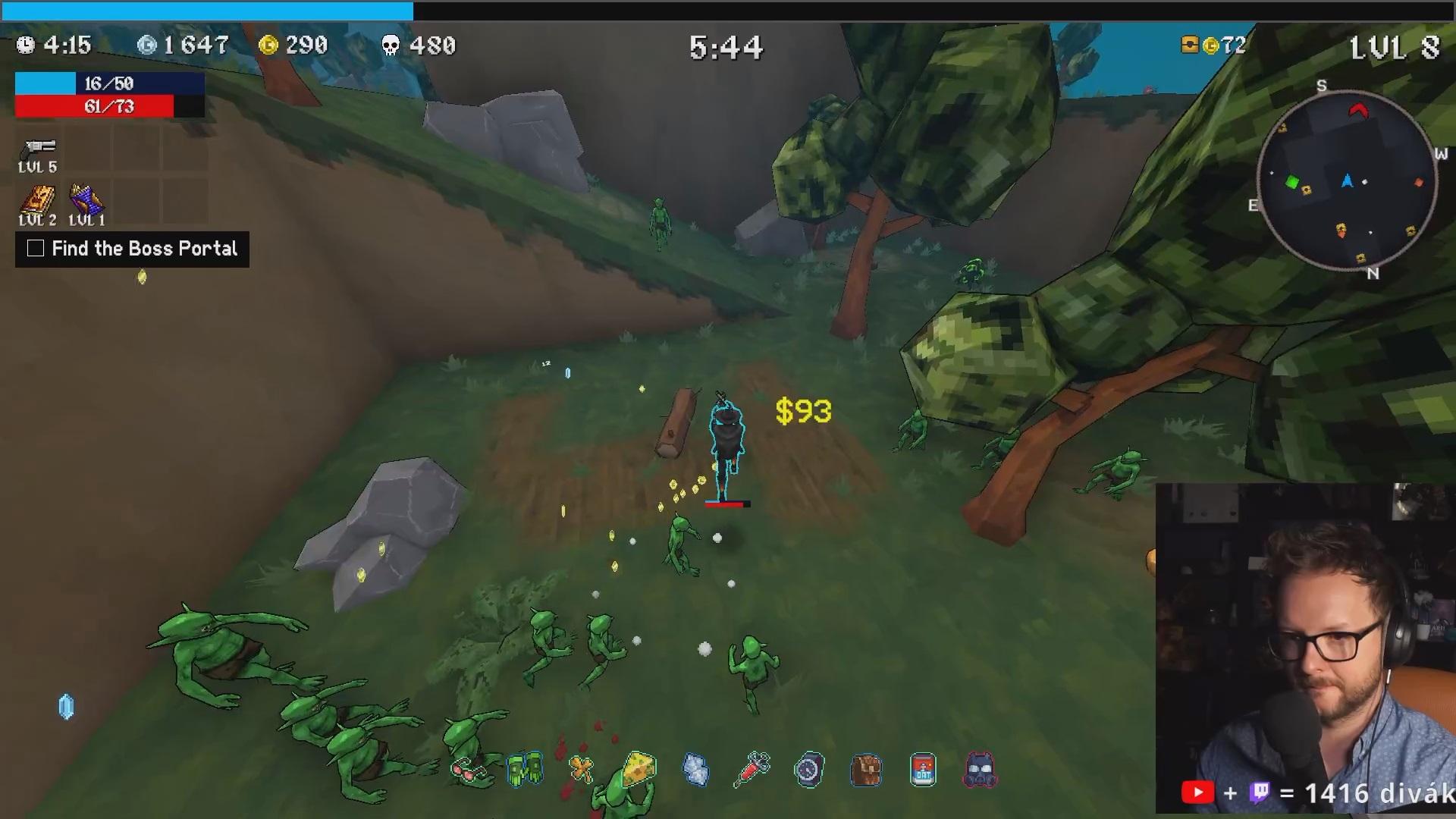The image size is (1456, 819).
Task: Select the green gloves item icon
Action: click(525, 770)
